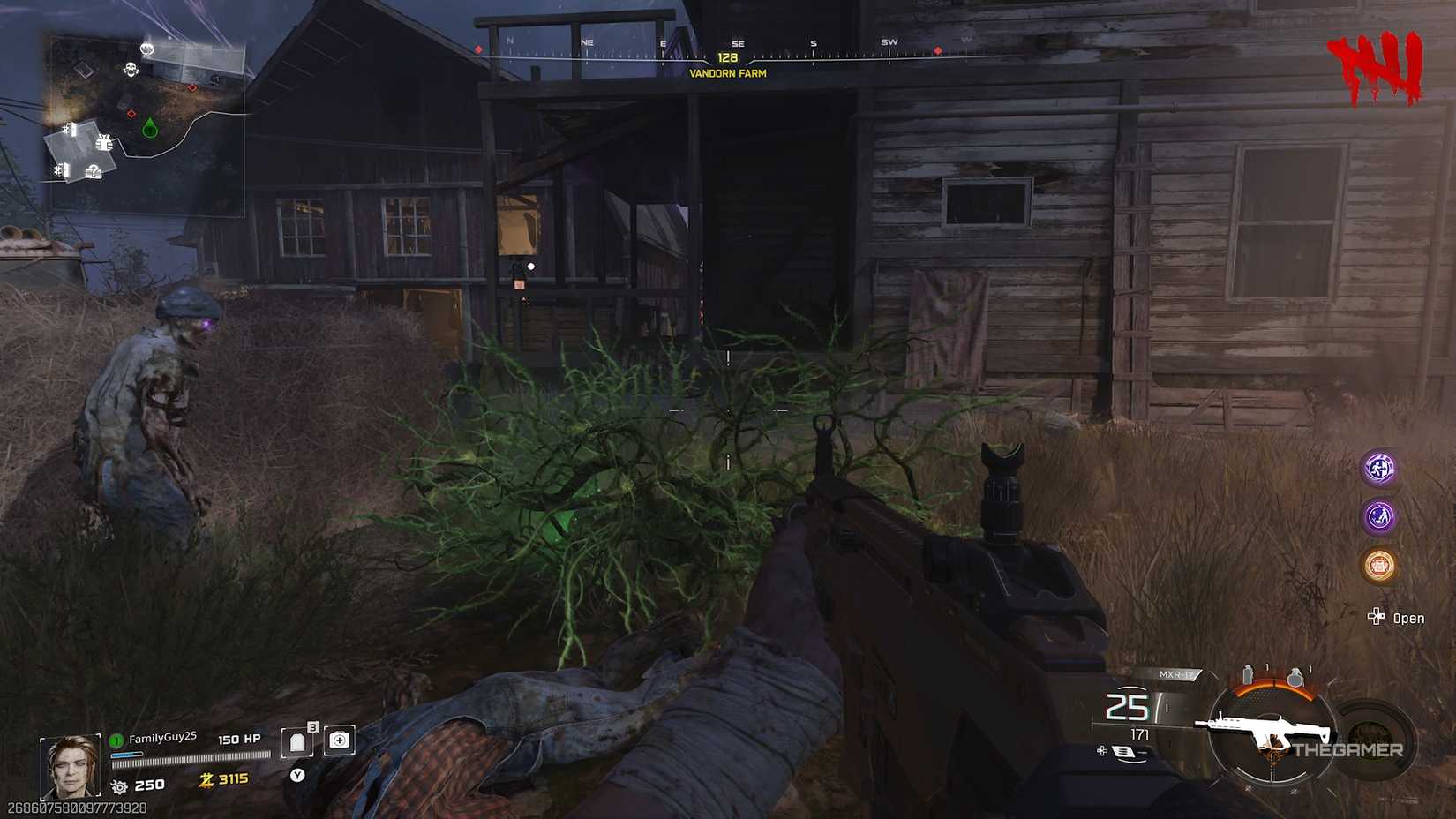Click the armor plate icon showing 3
Screen dimensions: 1456x819
click(297, 741)
